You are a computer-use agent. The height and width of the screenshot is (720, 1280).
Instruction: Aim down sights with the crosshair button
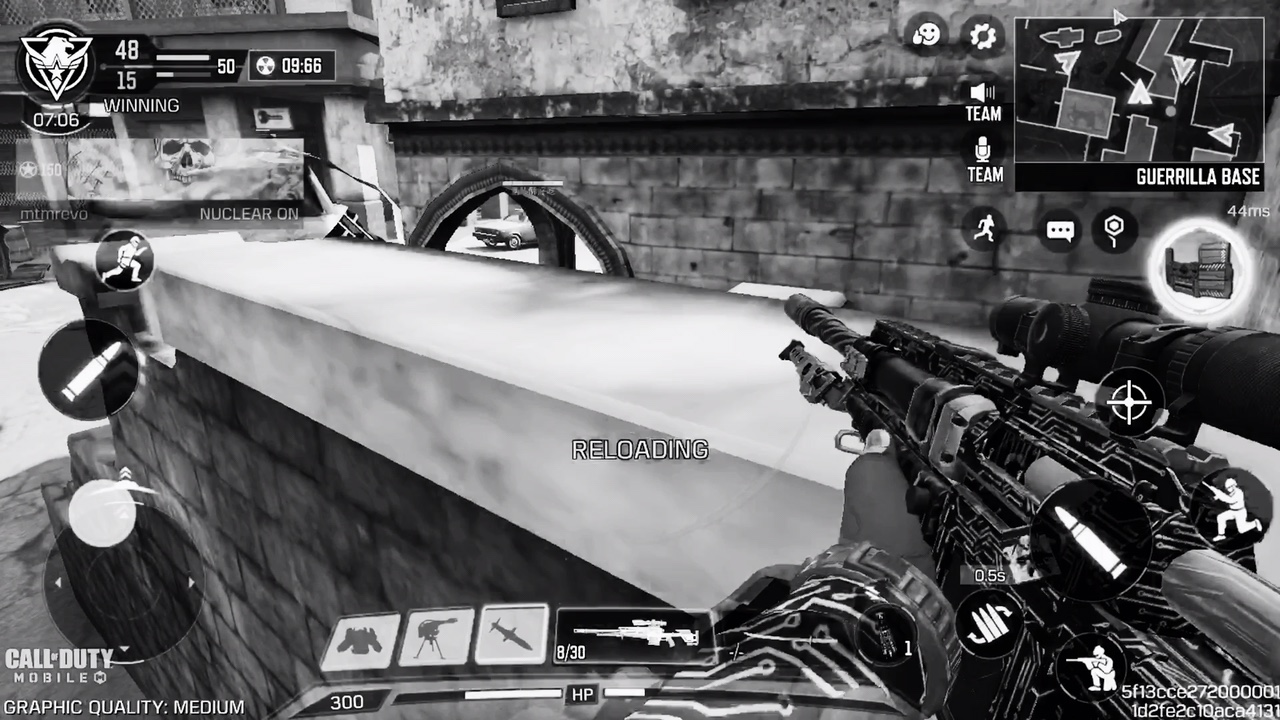[x=1131, y=402]
